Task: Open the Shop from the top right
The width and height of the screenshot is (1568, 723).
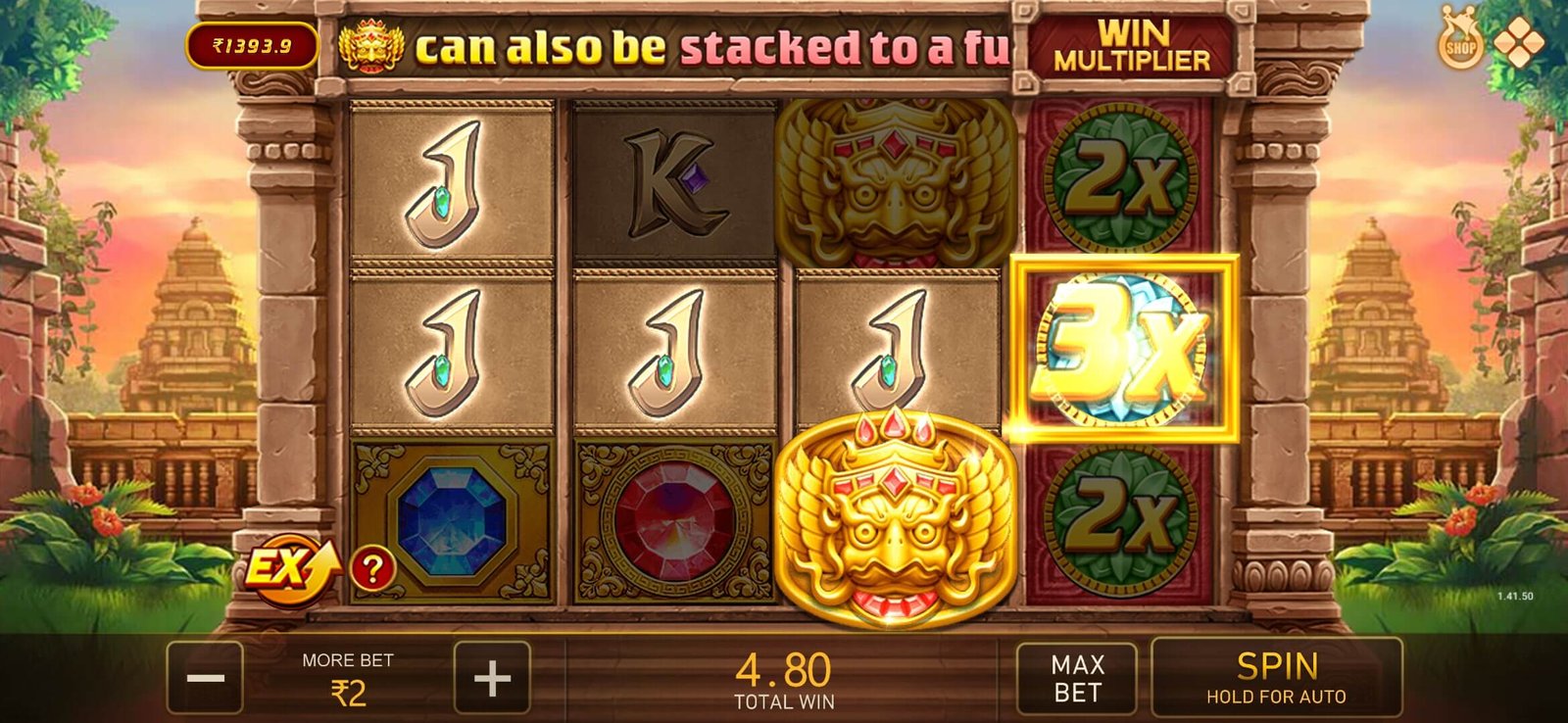Action: pos(1457,44)
